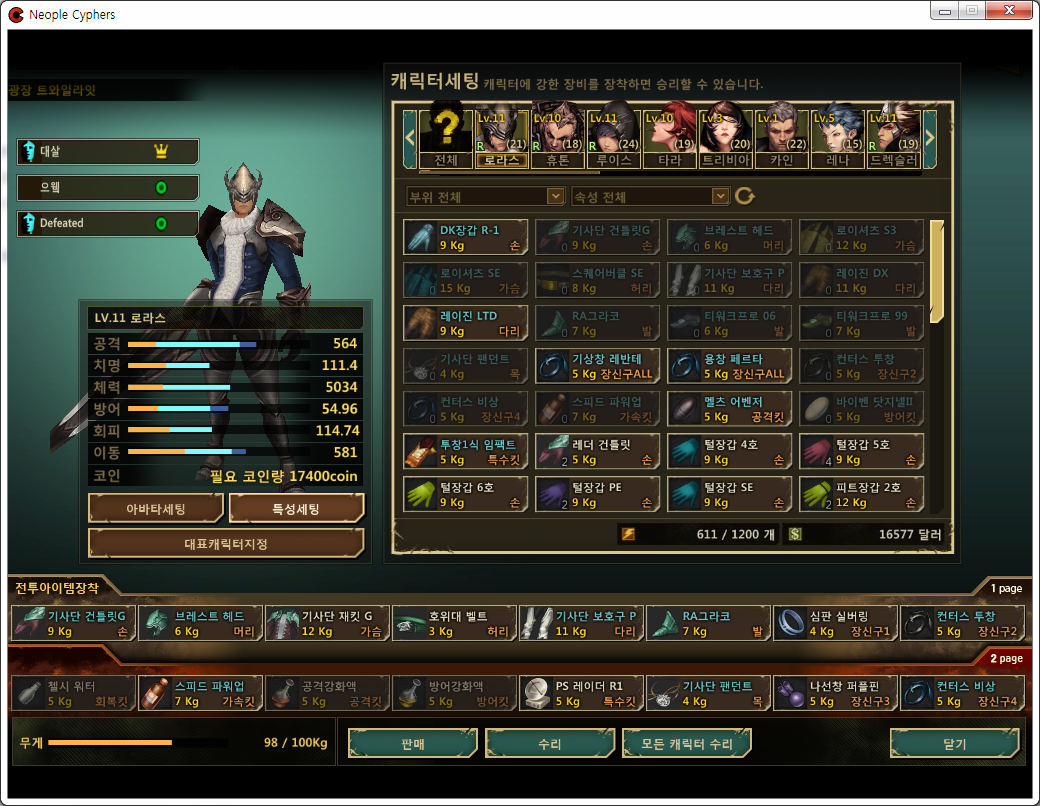Image resolution: width=1040 pixels, height=806 pixels.
Task: Open the 속성 전체 attribute filter dropdown
Action: coord(650,197)
